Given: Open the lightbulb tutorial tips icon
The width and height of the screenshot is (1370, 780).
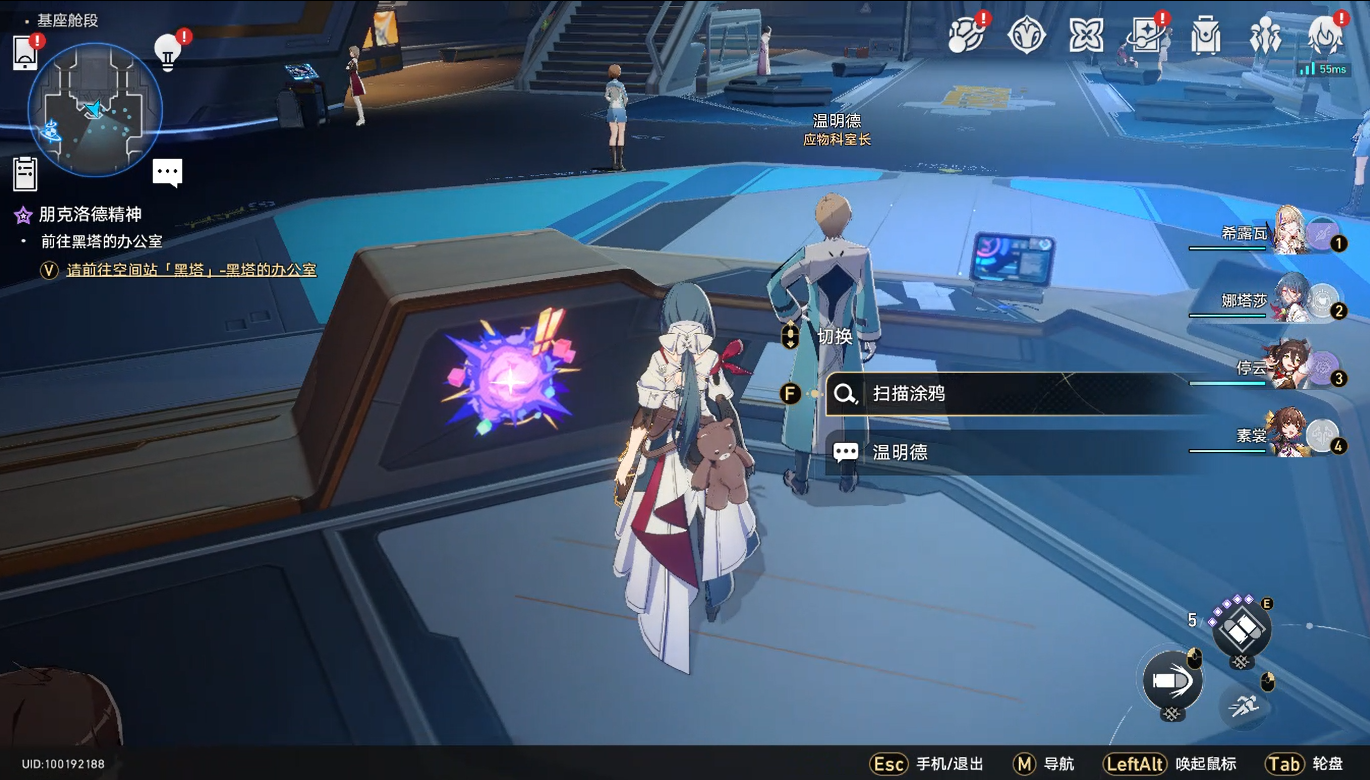Looking at the screenshot, I should 168,52.
